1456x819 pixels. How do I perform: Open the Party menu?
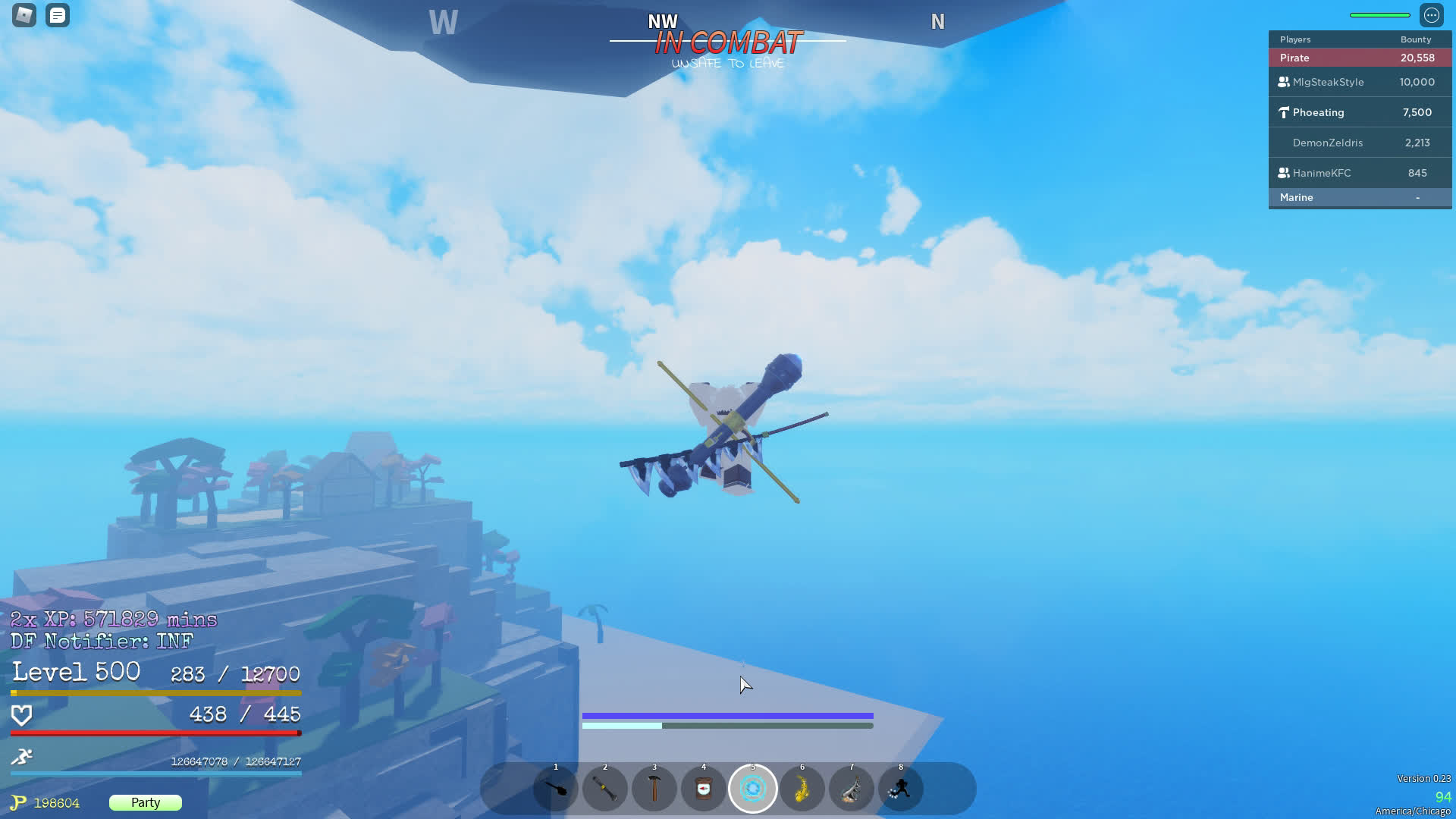click(x=146, y=802)
